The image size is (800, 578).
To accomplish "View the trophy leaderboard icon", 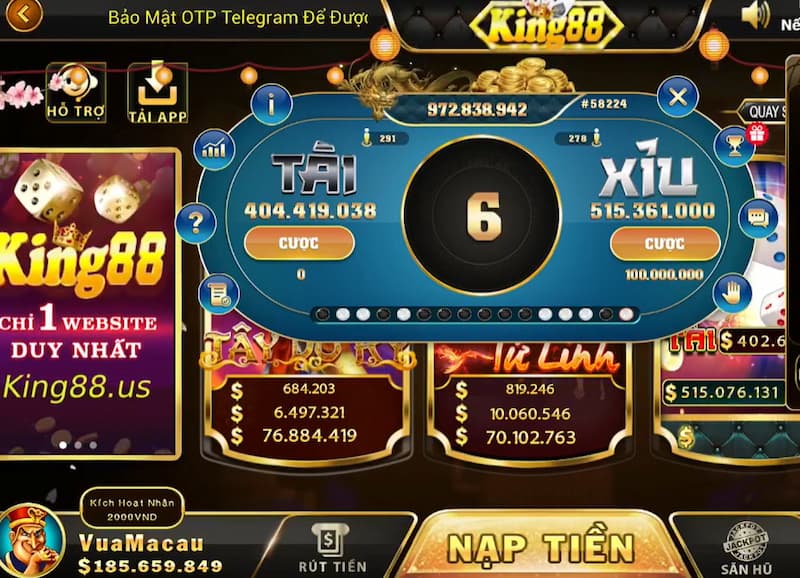I will [733, 148].
